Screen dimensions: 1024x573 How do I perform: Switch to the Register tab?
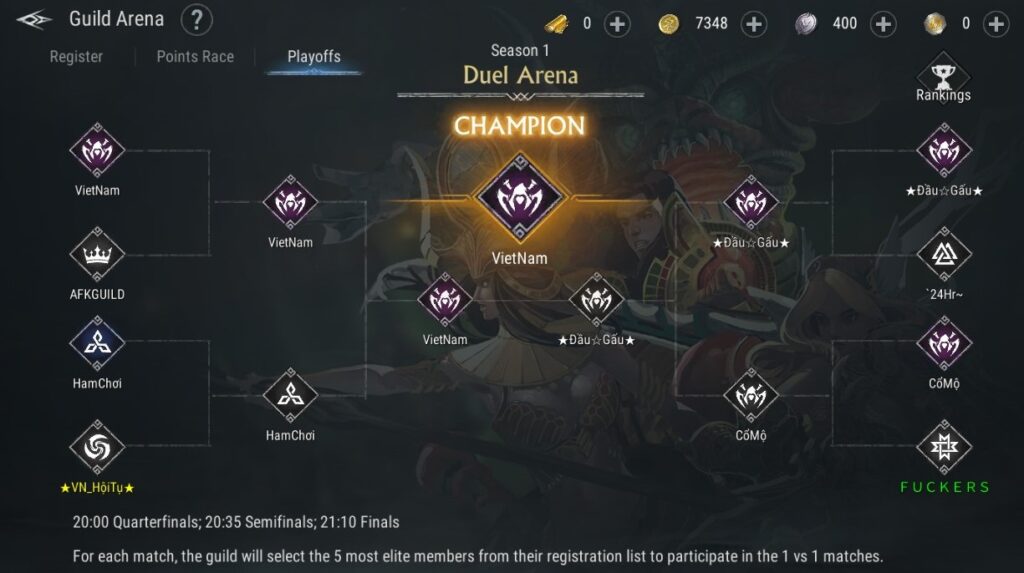click(76, 57)
